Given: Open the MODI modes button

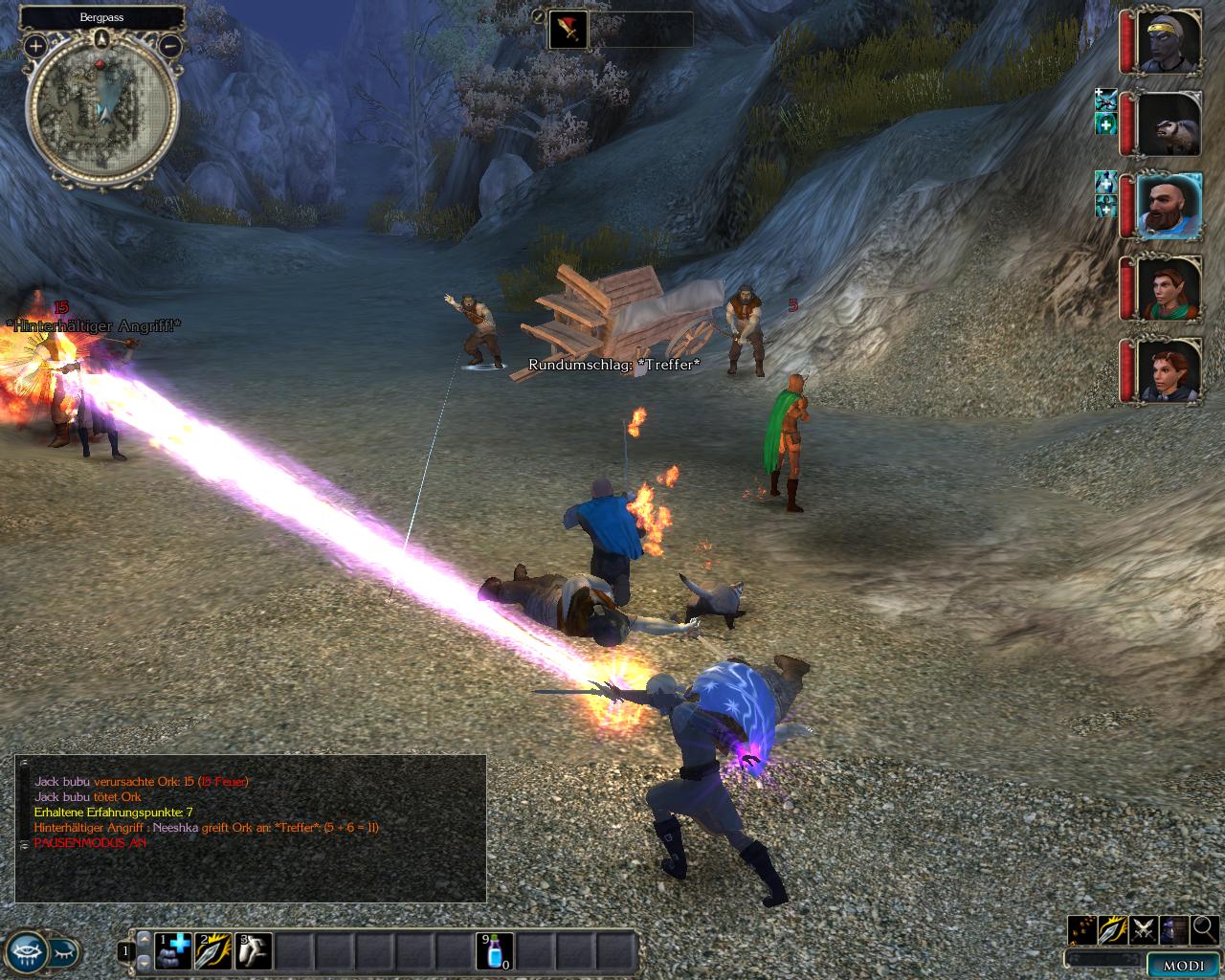Looking at the screenshot, I should (1183, 965).
